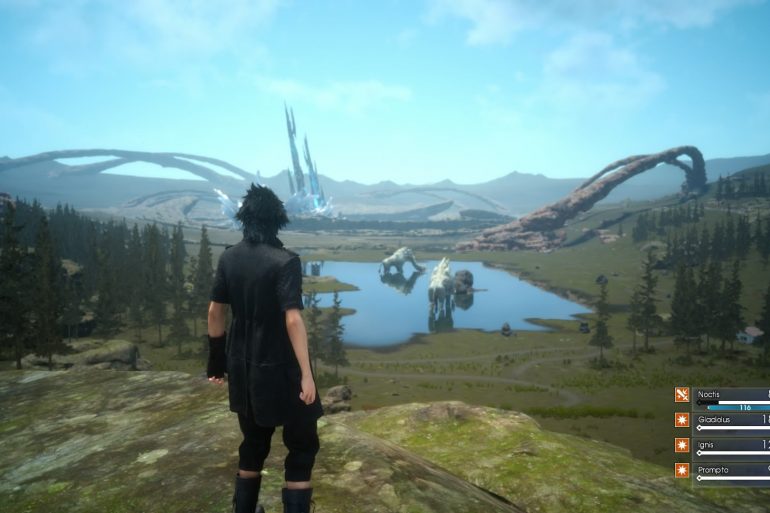
Task: Select the burst icon next to Ignis
Action: point(682,445)
